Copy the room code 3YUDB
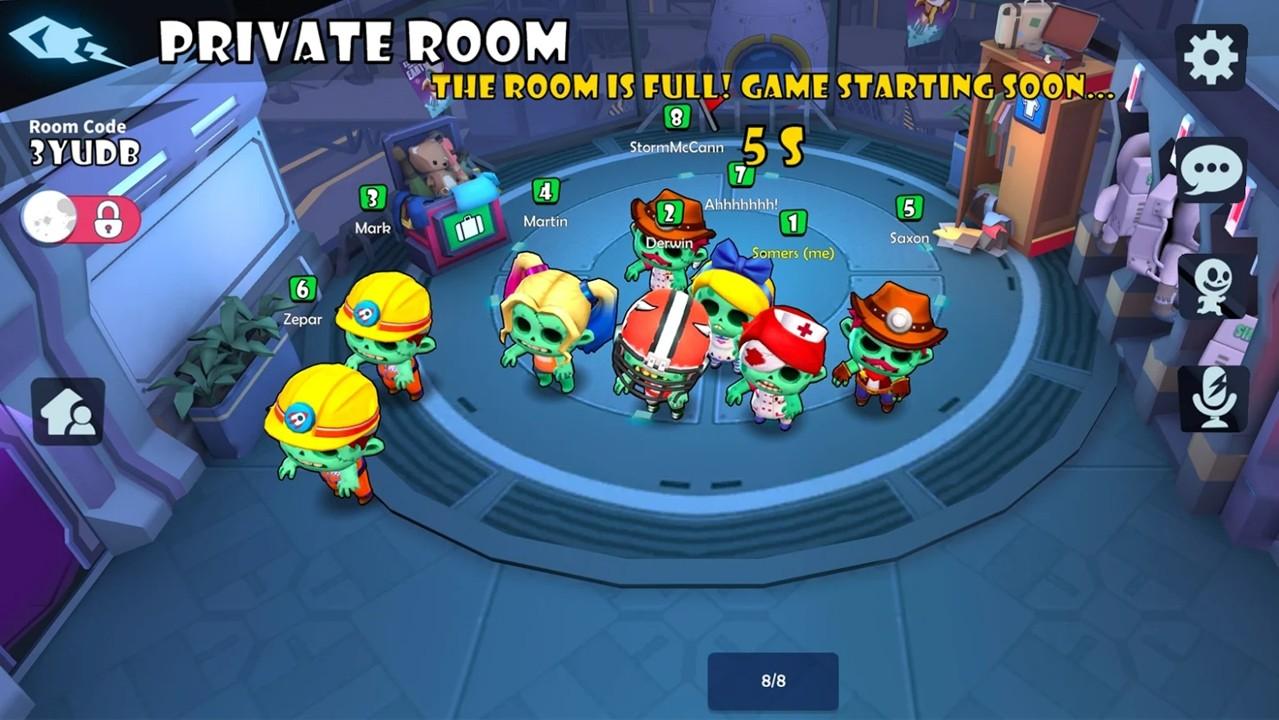 coord(83,152)
